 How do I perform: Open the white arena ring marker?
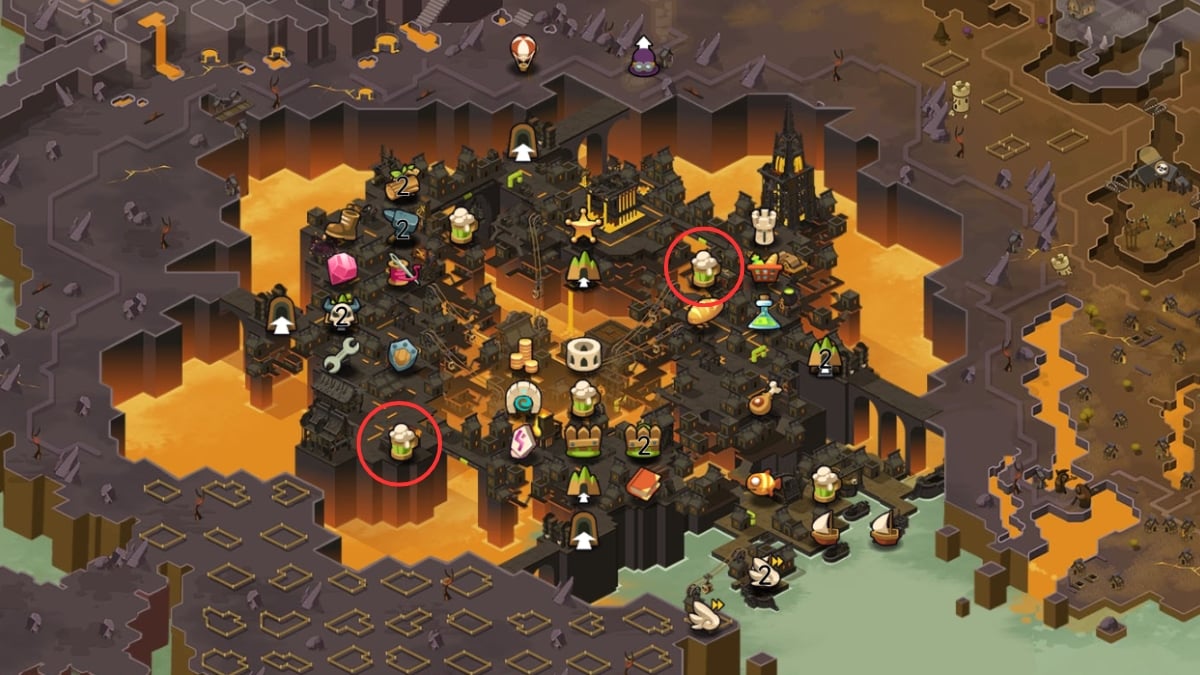(582, 353)
